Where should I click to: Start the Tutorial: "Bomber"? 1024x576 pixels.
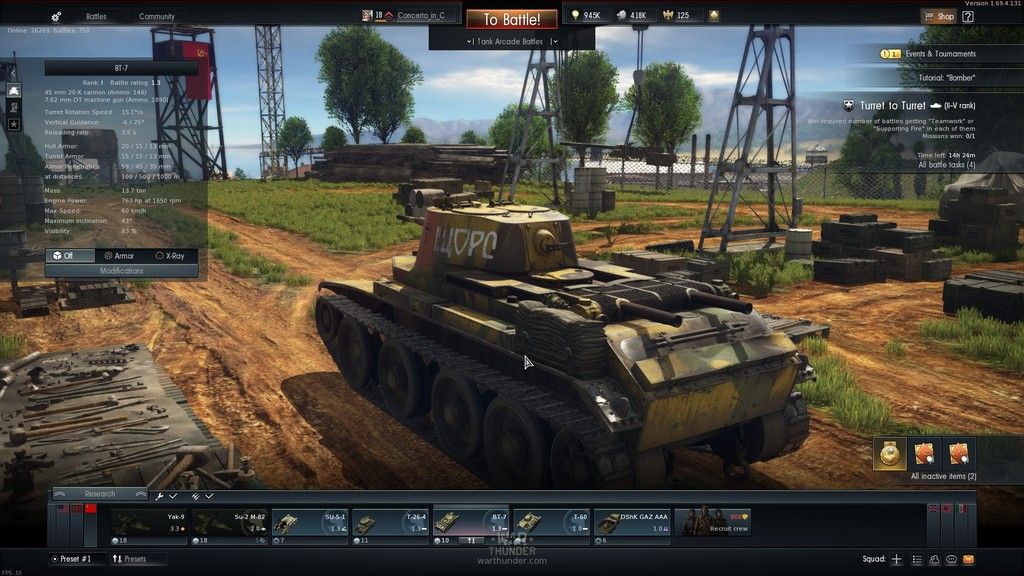(946, 77)
